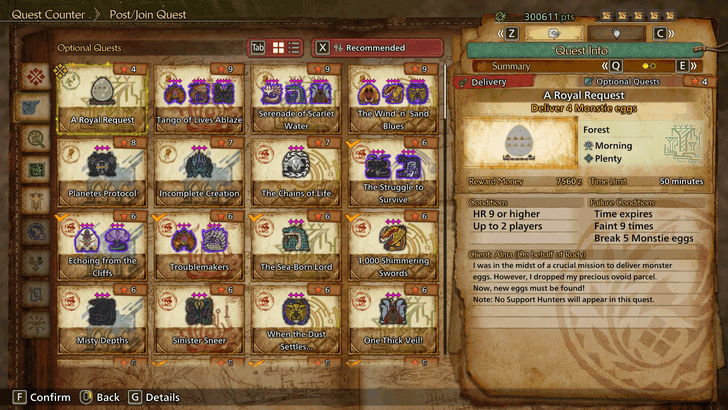
Task: Select the Planetes Protocol quest tile
Action: click(x=104, y=171)
